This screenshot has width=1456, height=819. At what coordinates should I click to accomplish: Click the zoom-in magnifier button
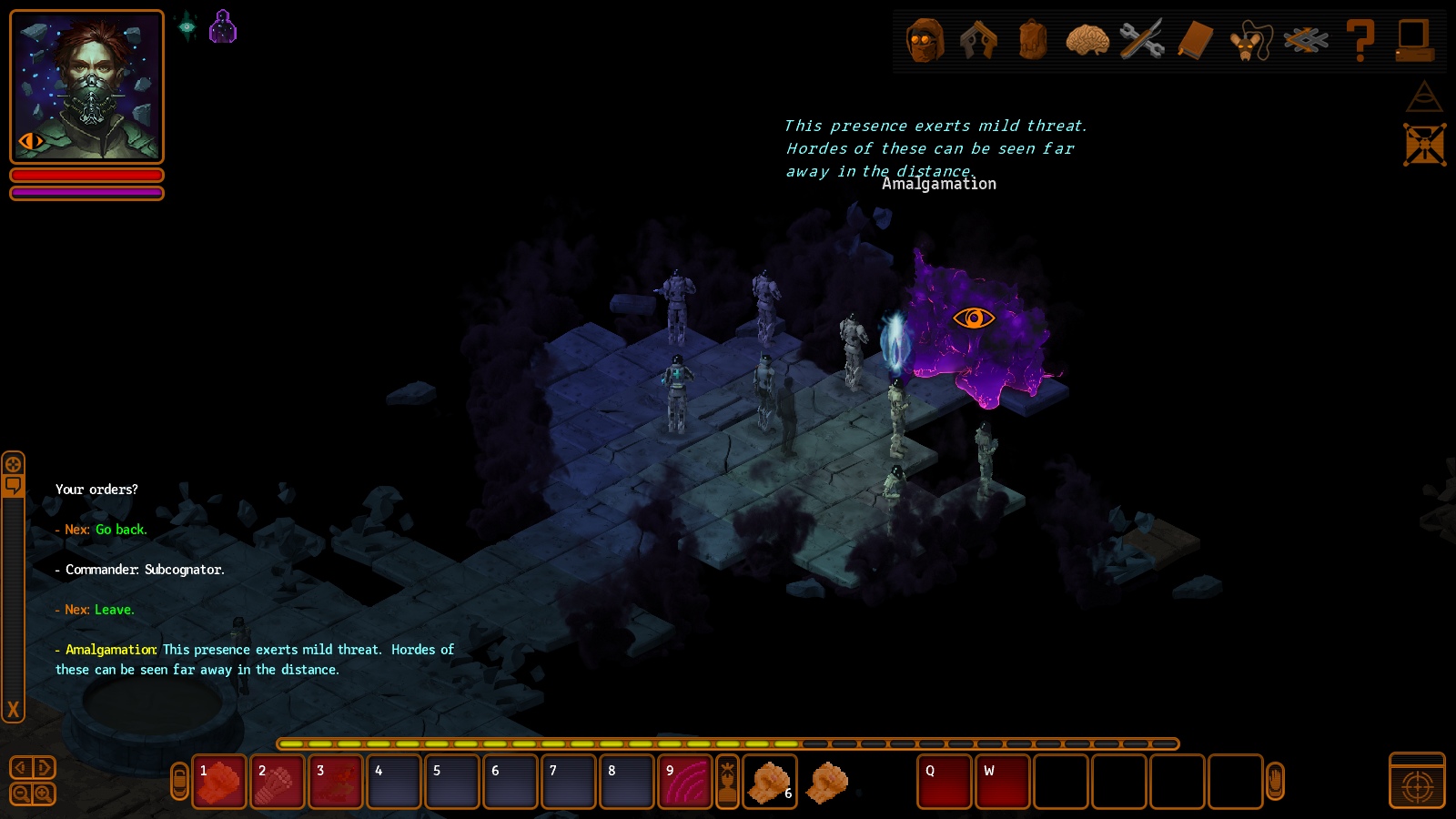43,794
